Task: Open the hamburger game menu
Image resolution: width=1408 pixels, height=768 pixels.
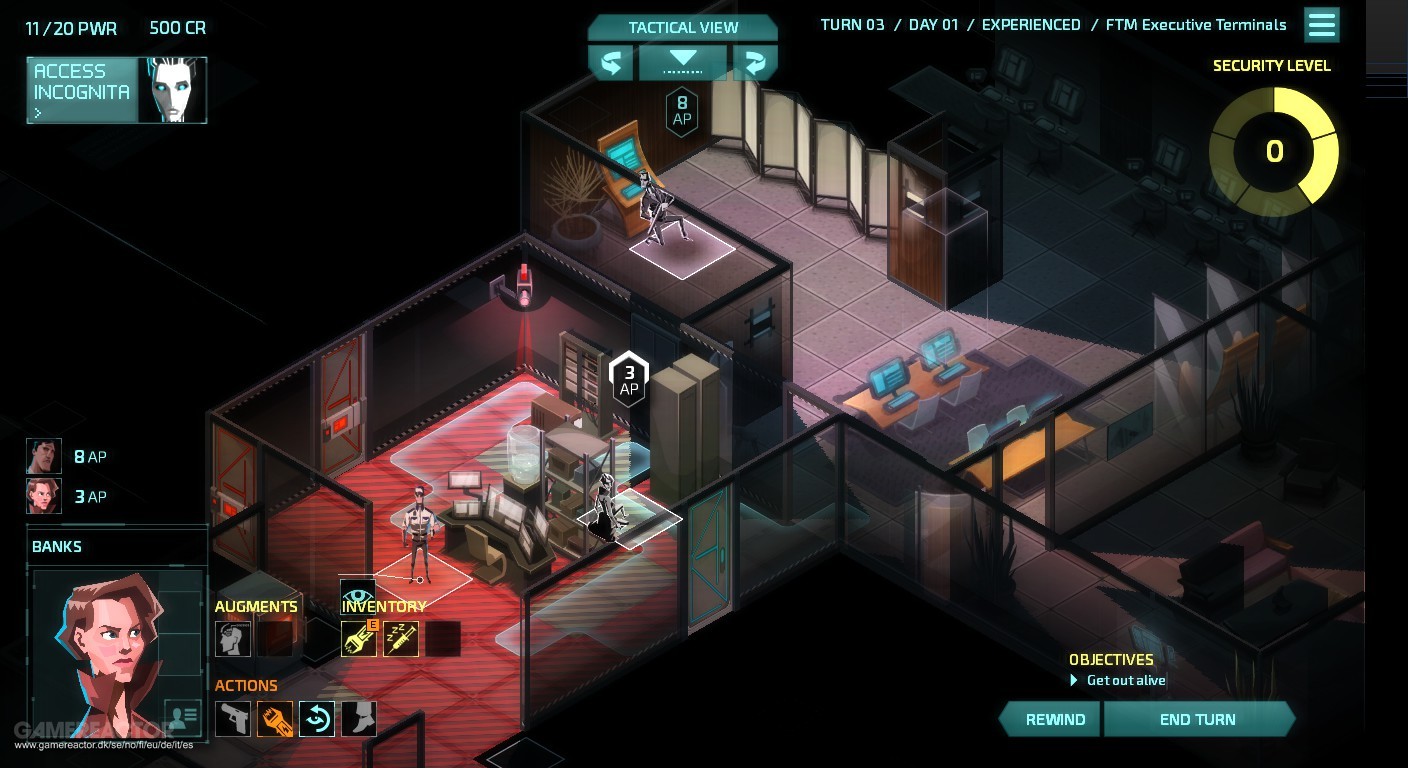Action: 1322,25
